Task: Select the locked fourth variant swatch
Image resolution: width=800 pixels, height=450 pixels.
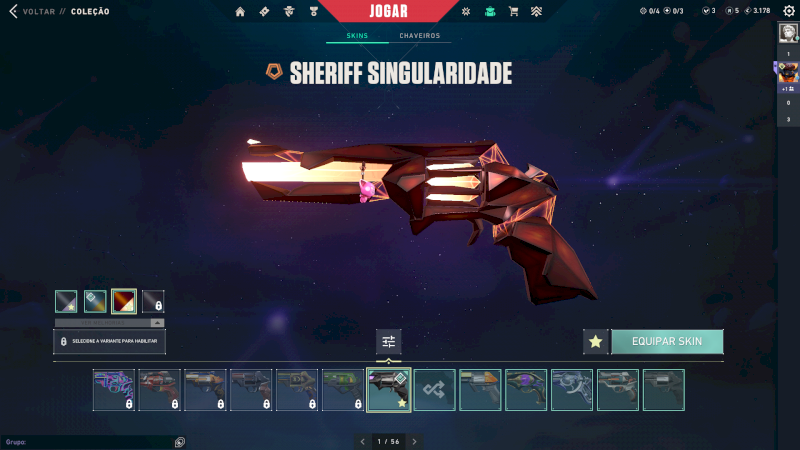Action: click(153, 300)
